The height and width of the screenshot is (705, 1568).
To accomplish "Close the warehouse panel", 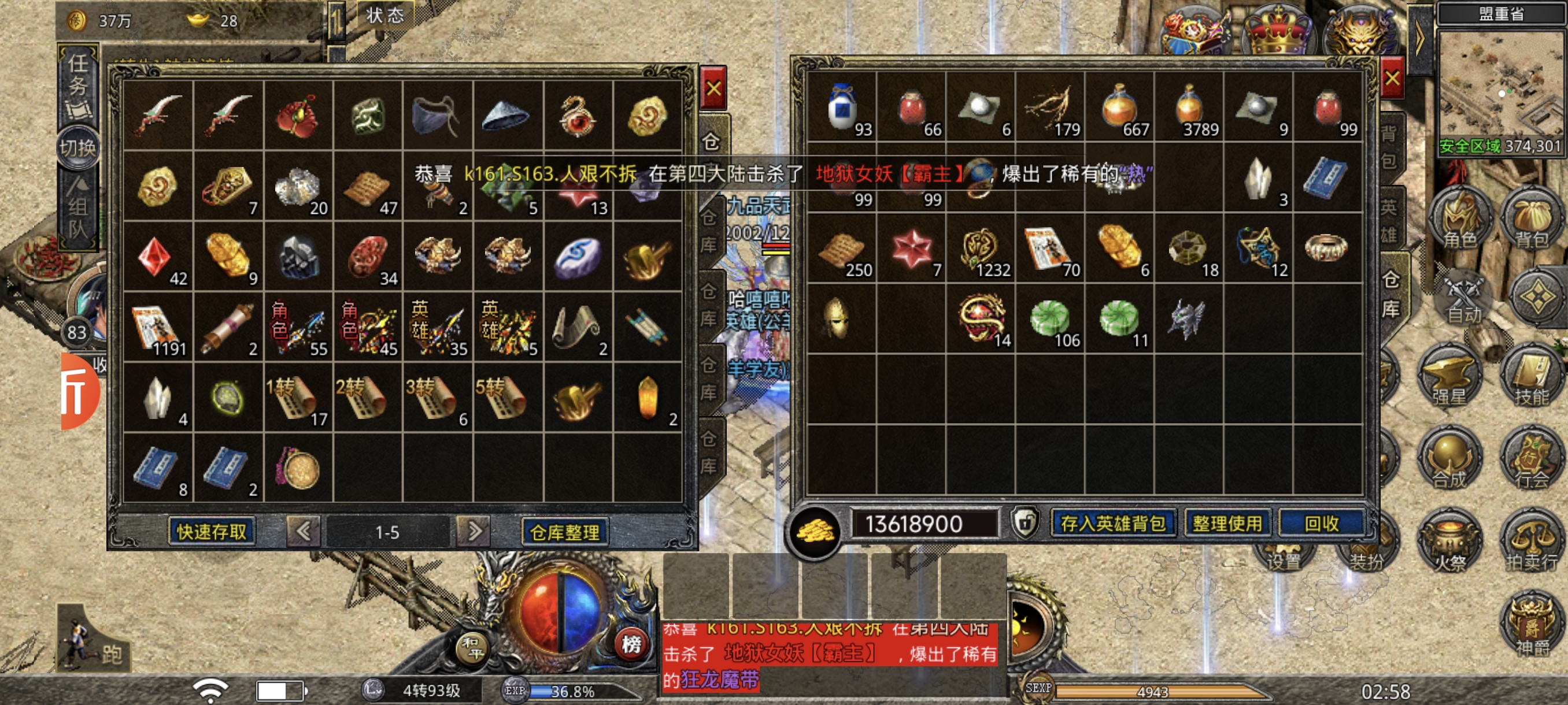I will [x=713, y=89].
